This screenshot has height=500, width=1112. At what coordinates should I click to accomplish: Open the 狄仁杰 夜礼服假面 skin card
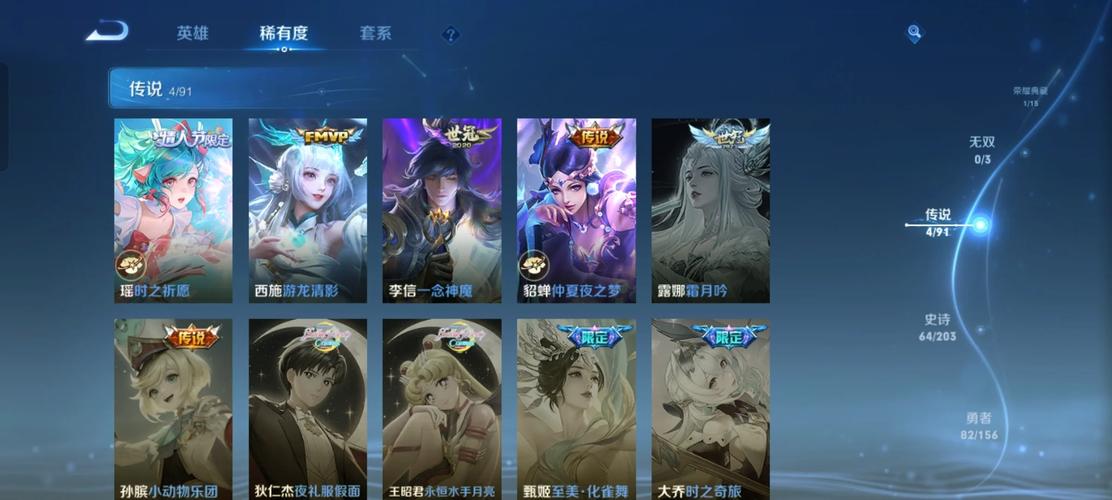307,409
